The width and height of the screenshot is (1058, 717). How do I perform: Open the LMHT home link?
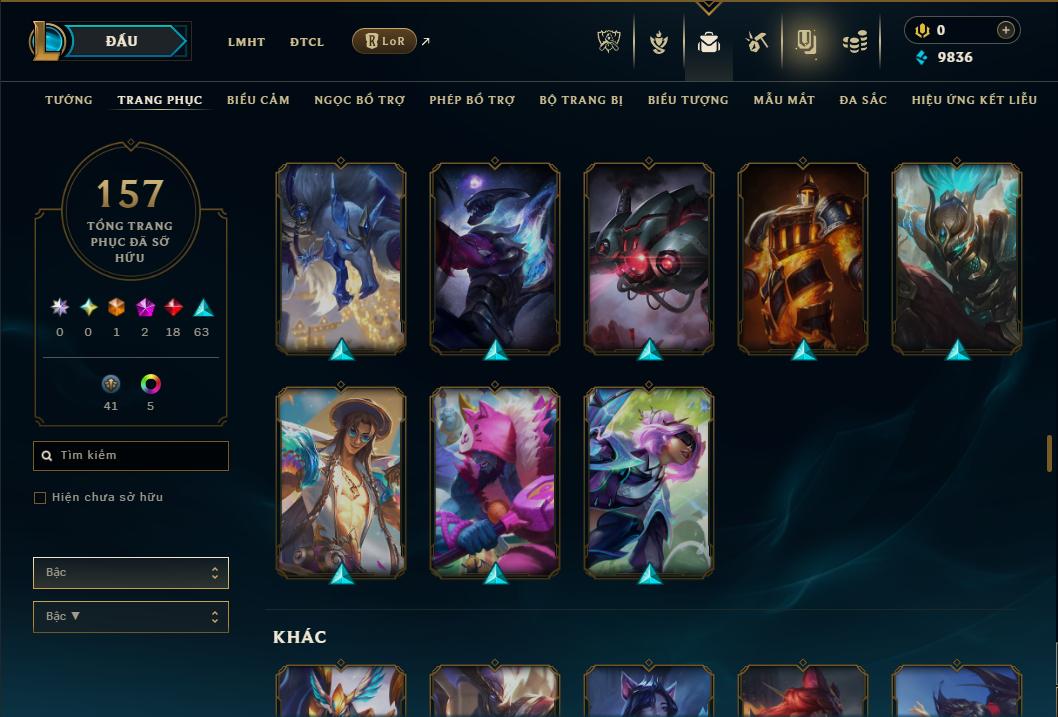(246, 42)
